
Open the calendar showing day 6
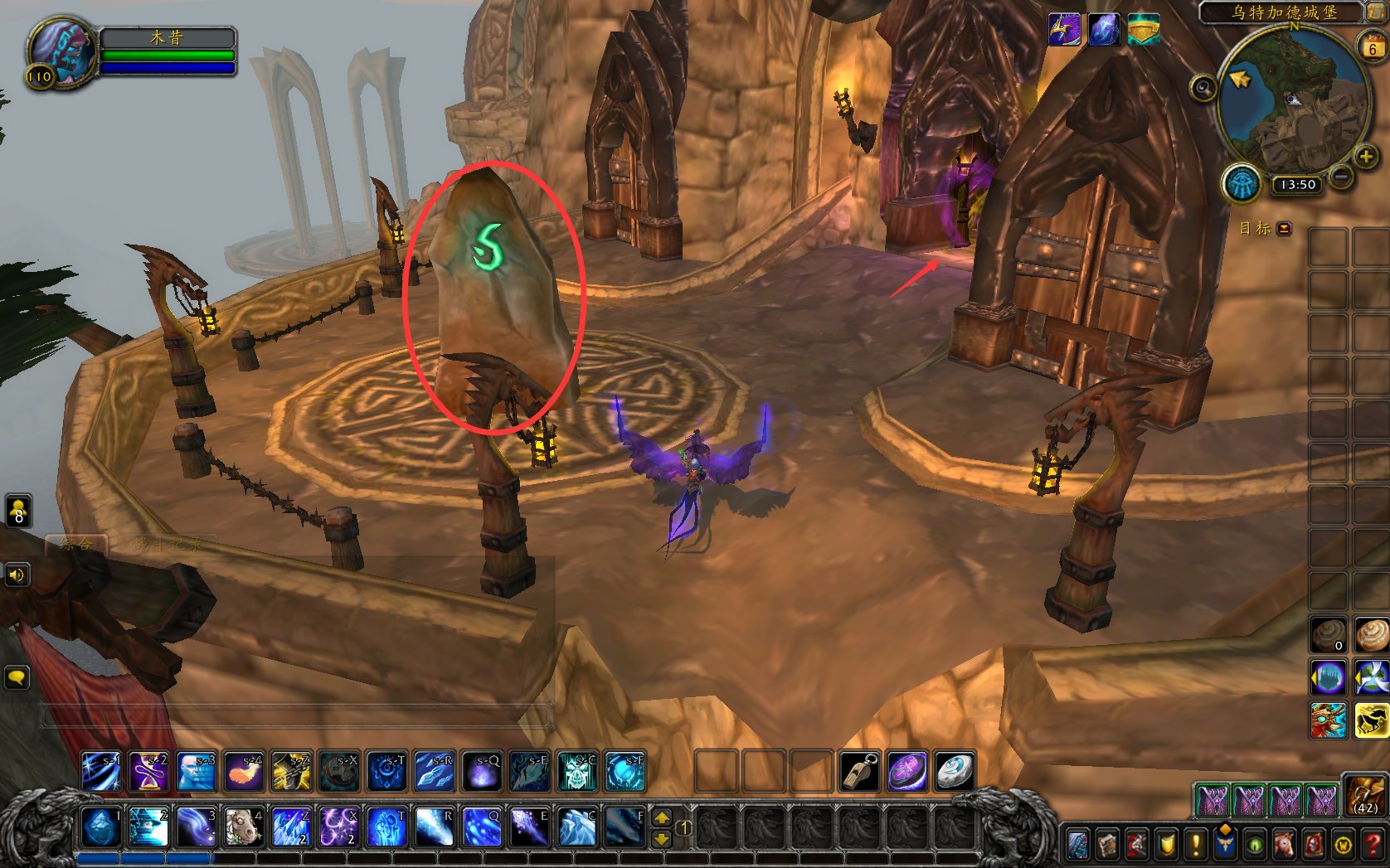(1372, 47)
